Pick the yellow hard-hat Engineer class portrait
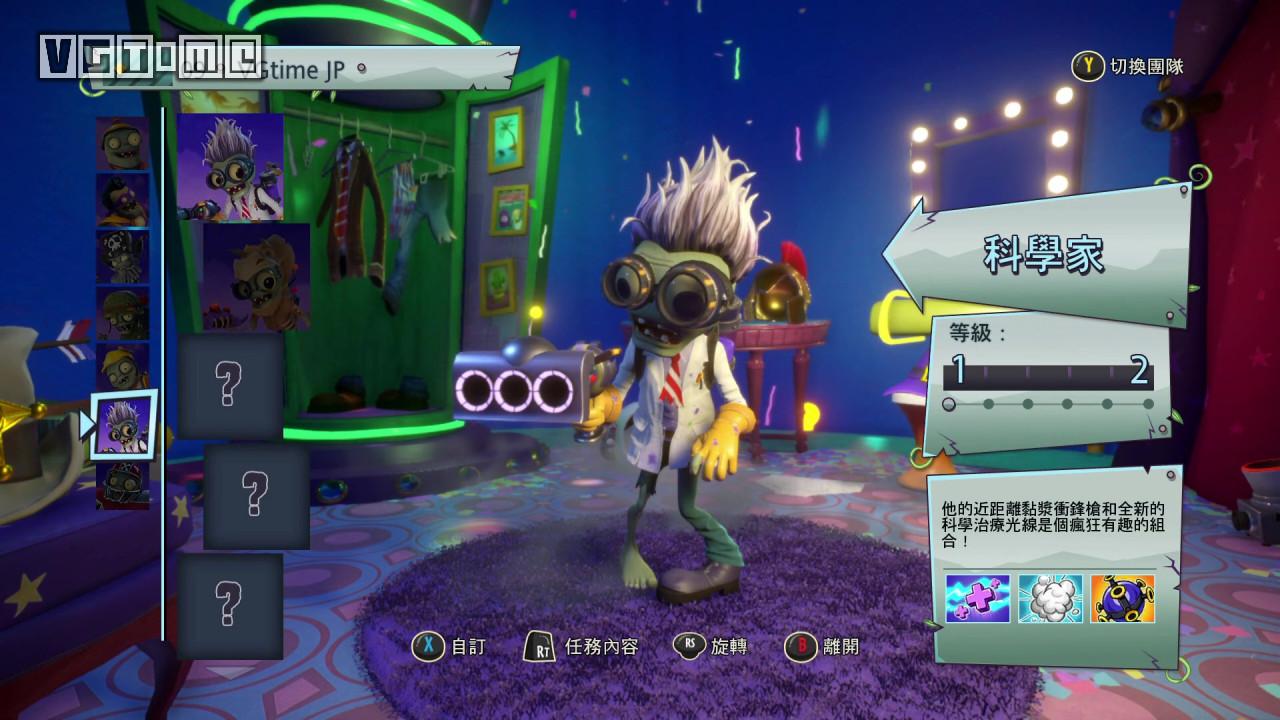The width and height of the screenshot is (1280, 720). pyautogui.click(x=122, y=369)
